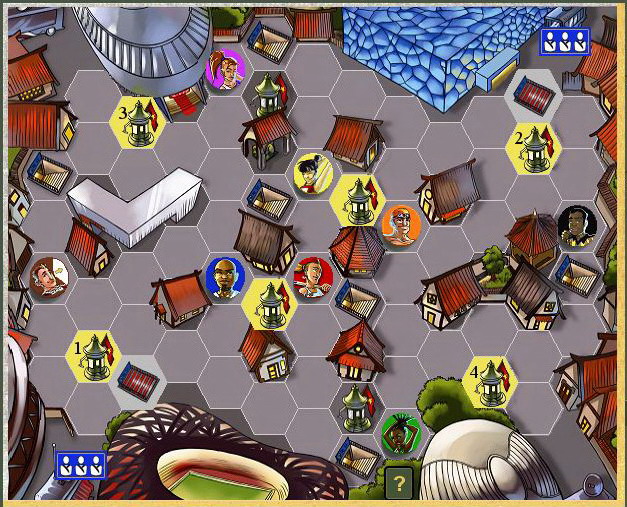Click the speaker sound icon
This screenshot has height=507, width=627.
click(x=593, y=487)
